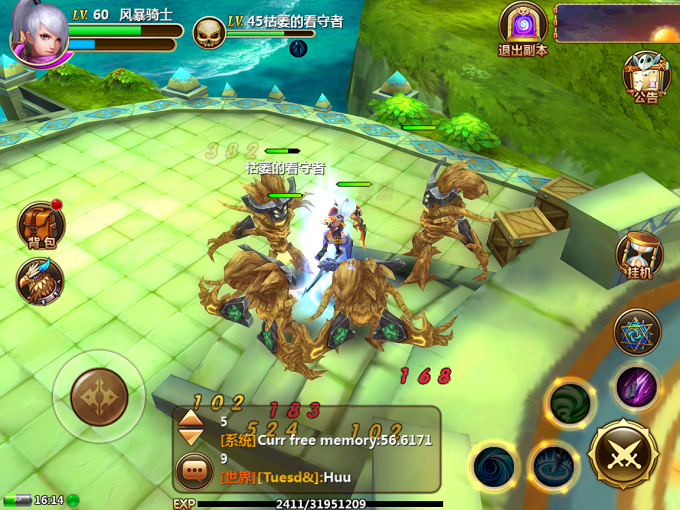Select the skull enemy target portrait
The image size is (680, 510).
pos(208,33)
